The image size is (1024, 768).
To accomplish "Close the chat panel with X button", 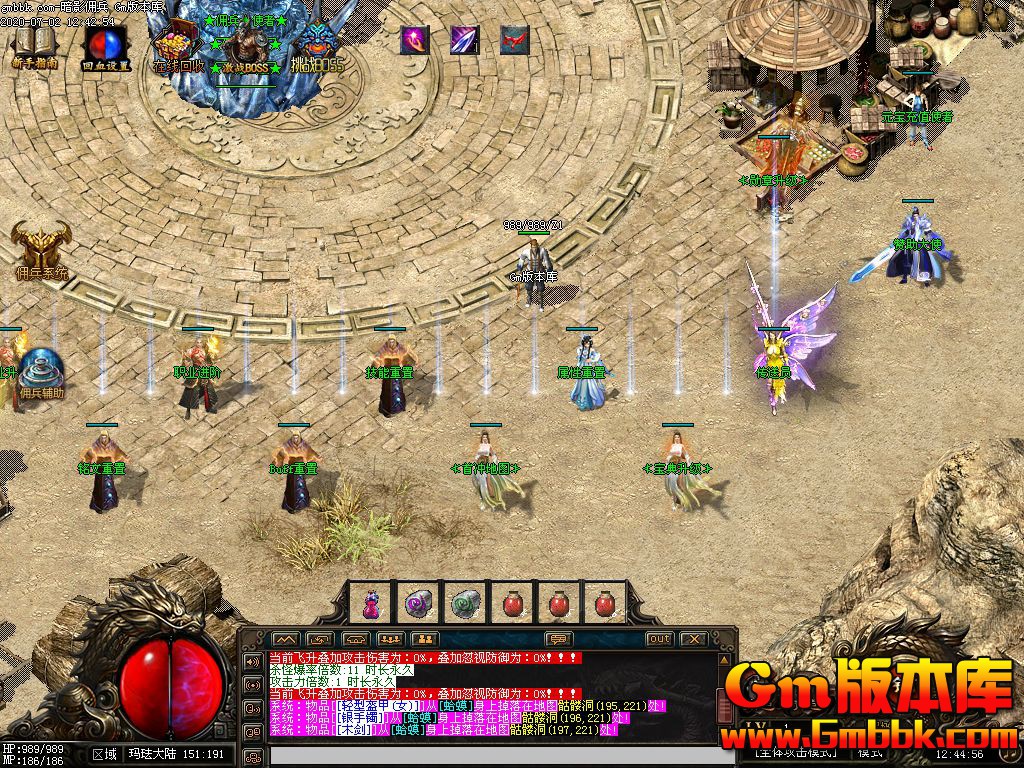I will [x=692, y=639].
